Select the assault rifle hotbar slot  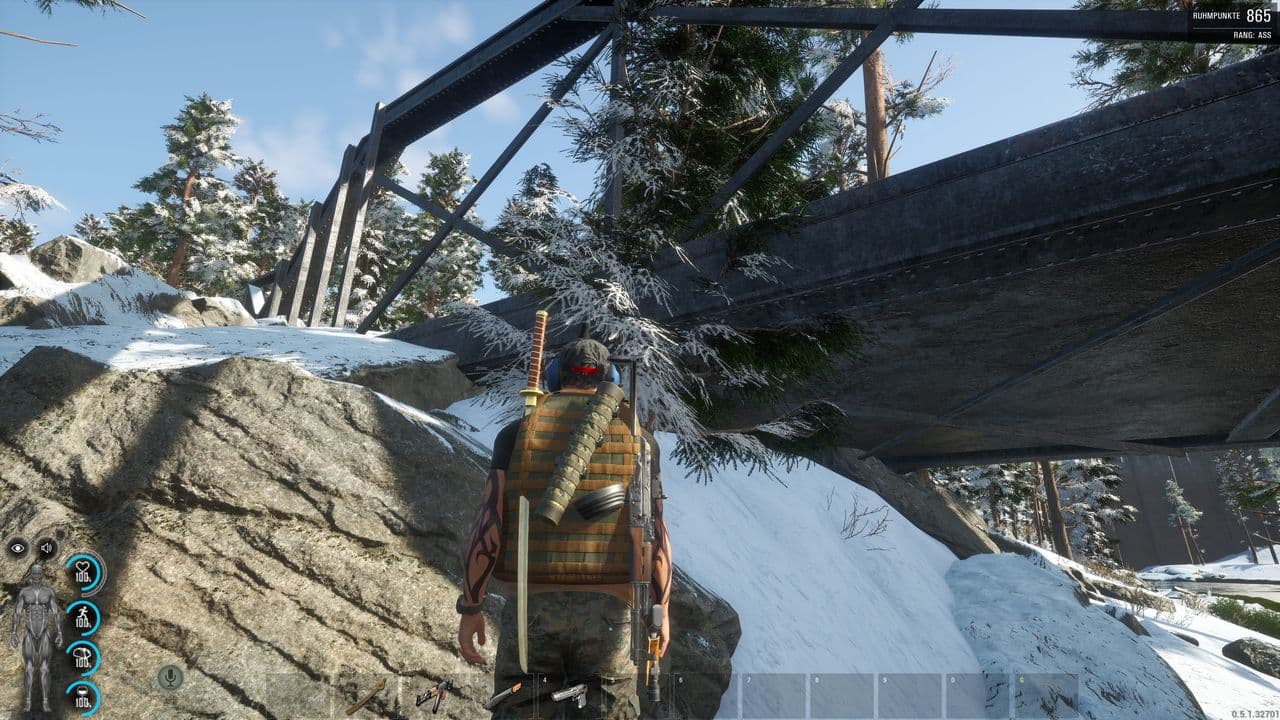coord(434,694)
